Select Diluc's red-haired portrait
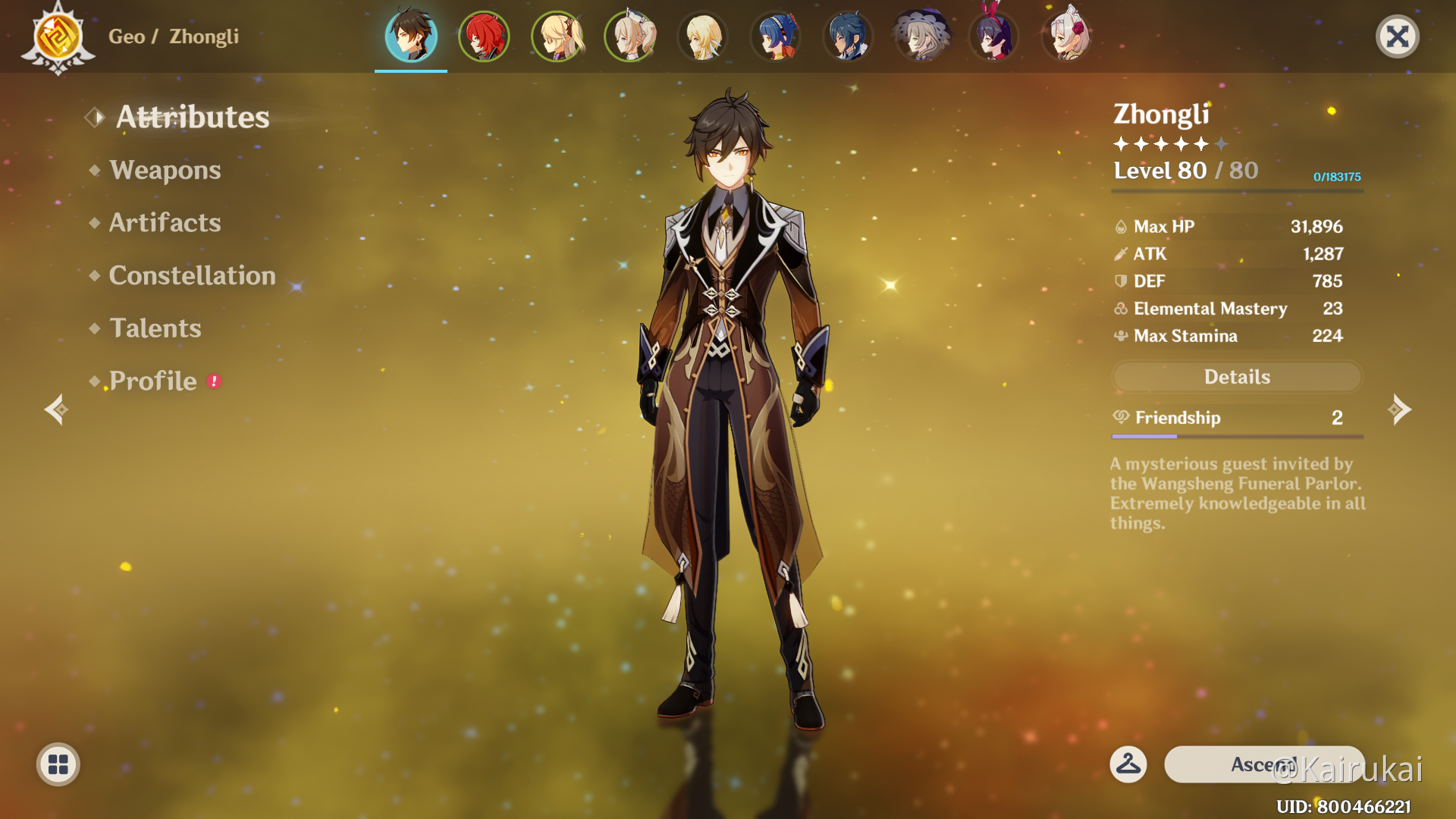Screen dimensions: 1456x819 click(484, 36)
